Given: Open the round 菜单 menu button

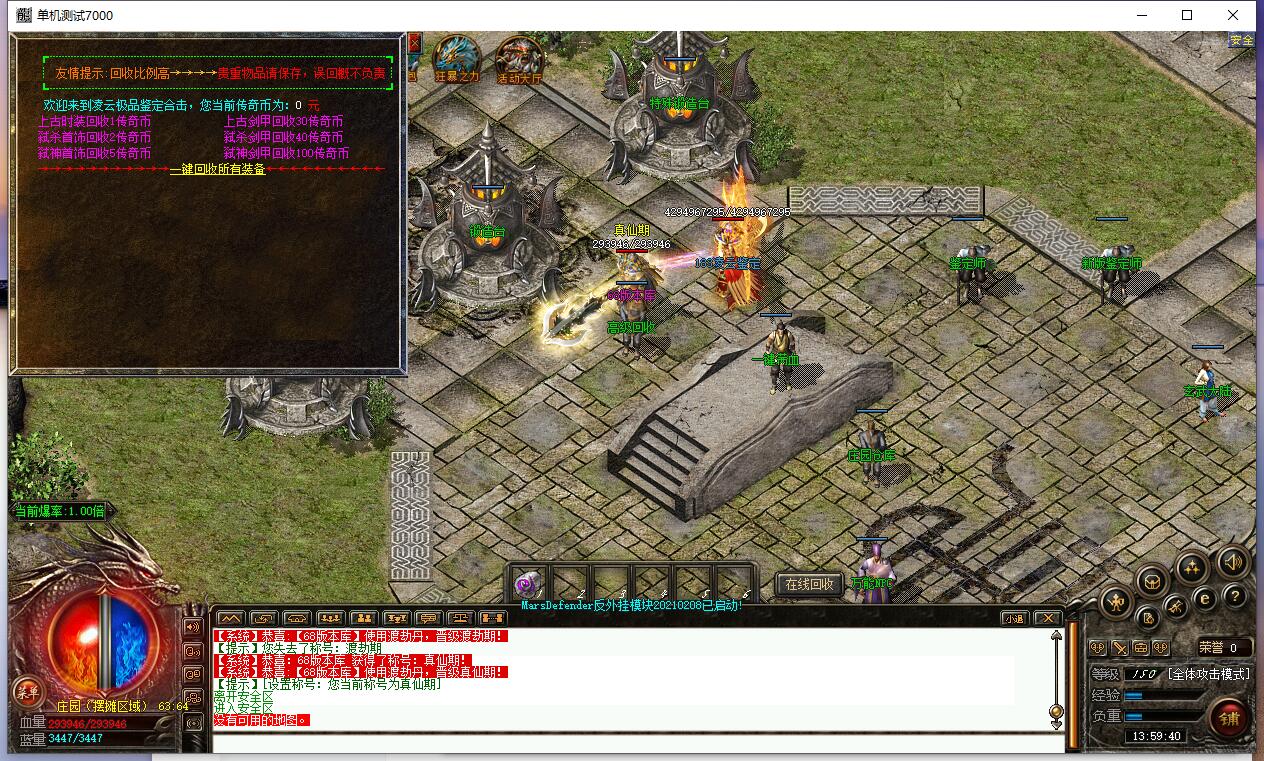Looking at the screenshot, I should click(27, 691).
